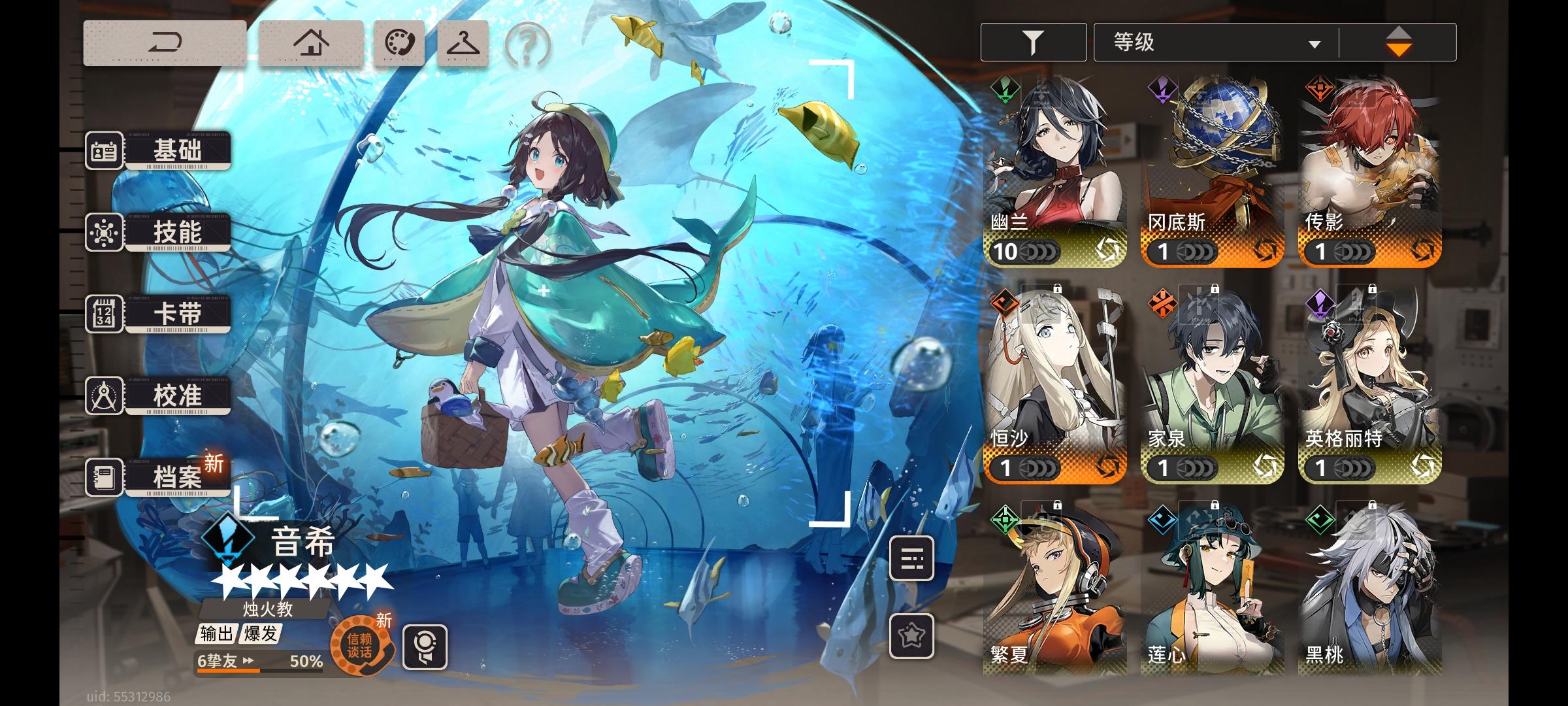
Task: Select the back arrow icon top left
Action: (165, 41)
